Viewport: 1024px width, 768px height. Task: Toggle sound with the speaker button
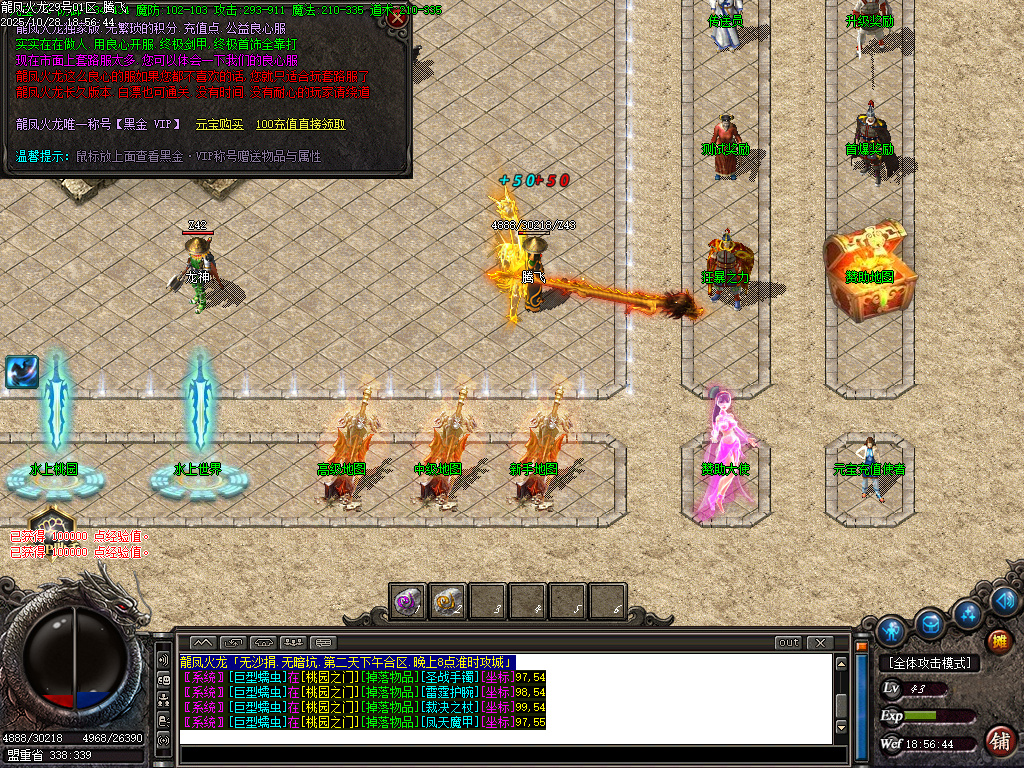point(1005,601)
